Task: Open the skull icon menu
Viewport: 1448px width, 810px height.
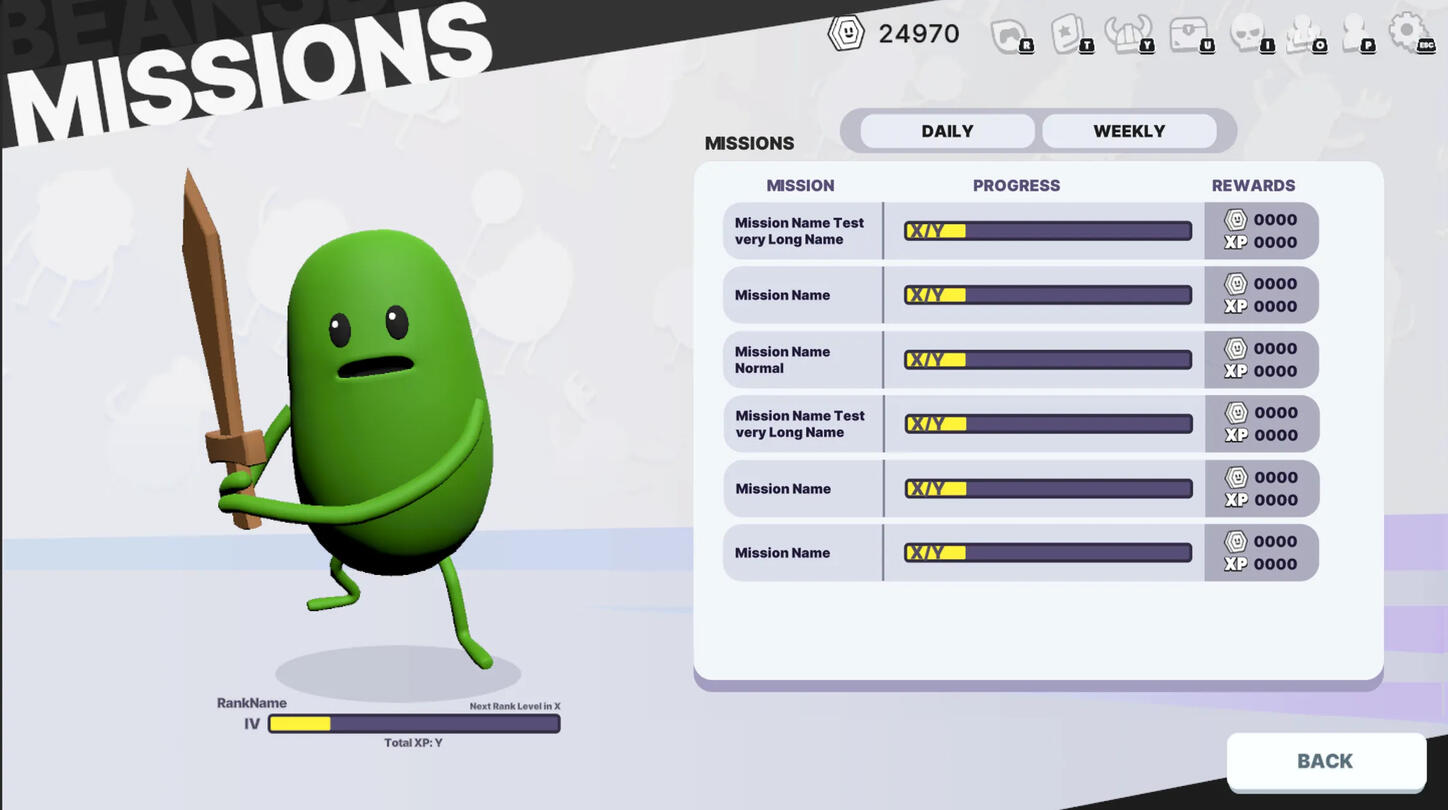Action: point(1248,35)
